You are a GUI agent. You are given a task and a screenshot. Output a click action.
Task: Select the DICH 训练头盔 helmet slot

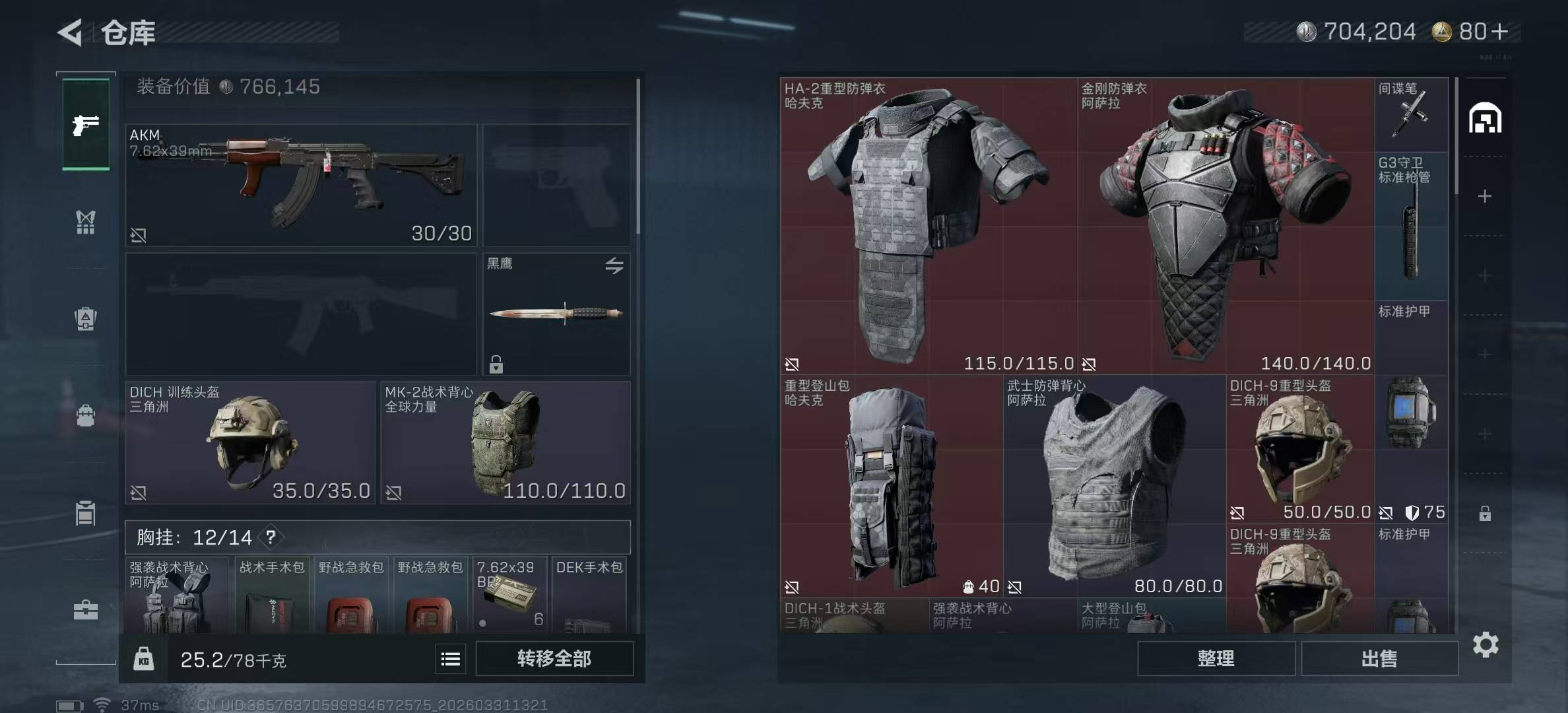[x=250, y=443]
